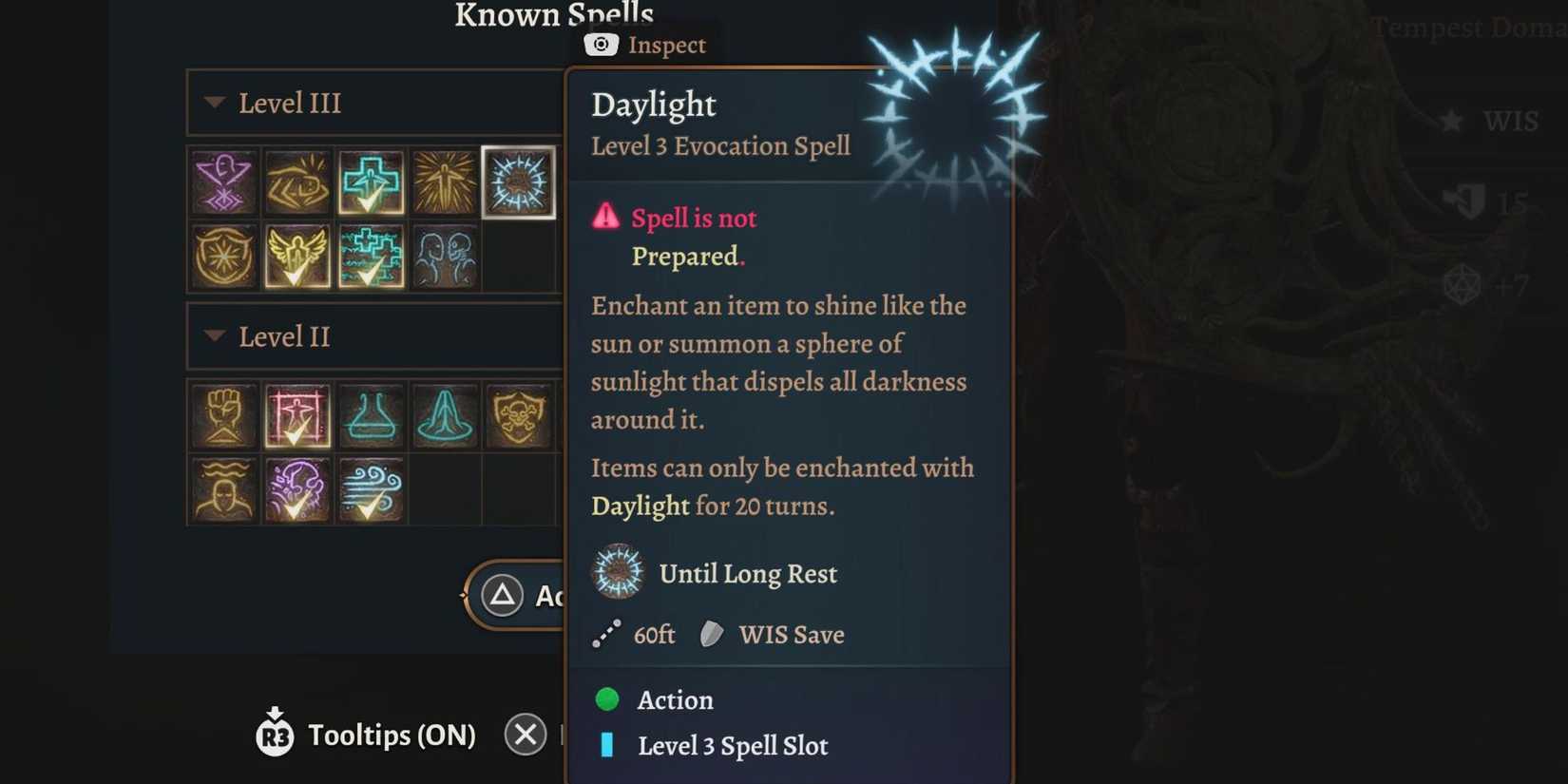The height and width of the screenshot is (784, 1568).
Task: Select the Prayer of Healing icon
Action: tap(445, 415)
